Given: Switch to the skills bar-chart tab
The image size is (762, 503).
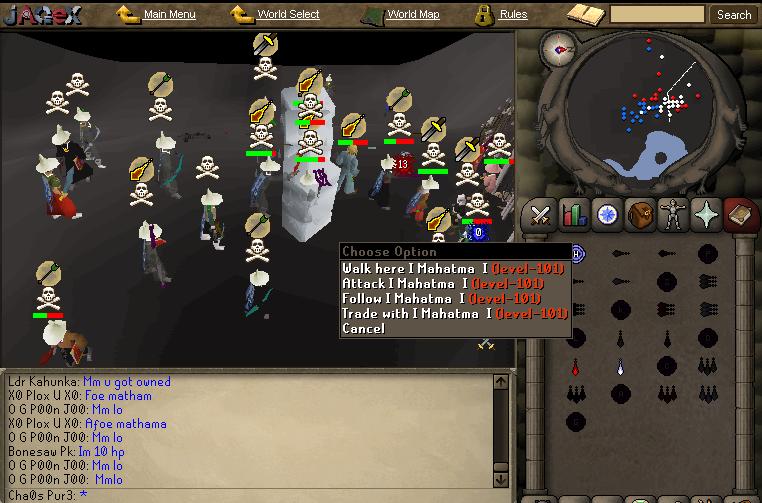Looking at the screenshot, I should (x=574, y=214).
